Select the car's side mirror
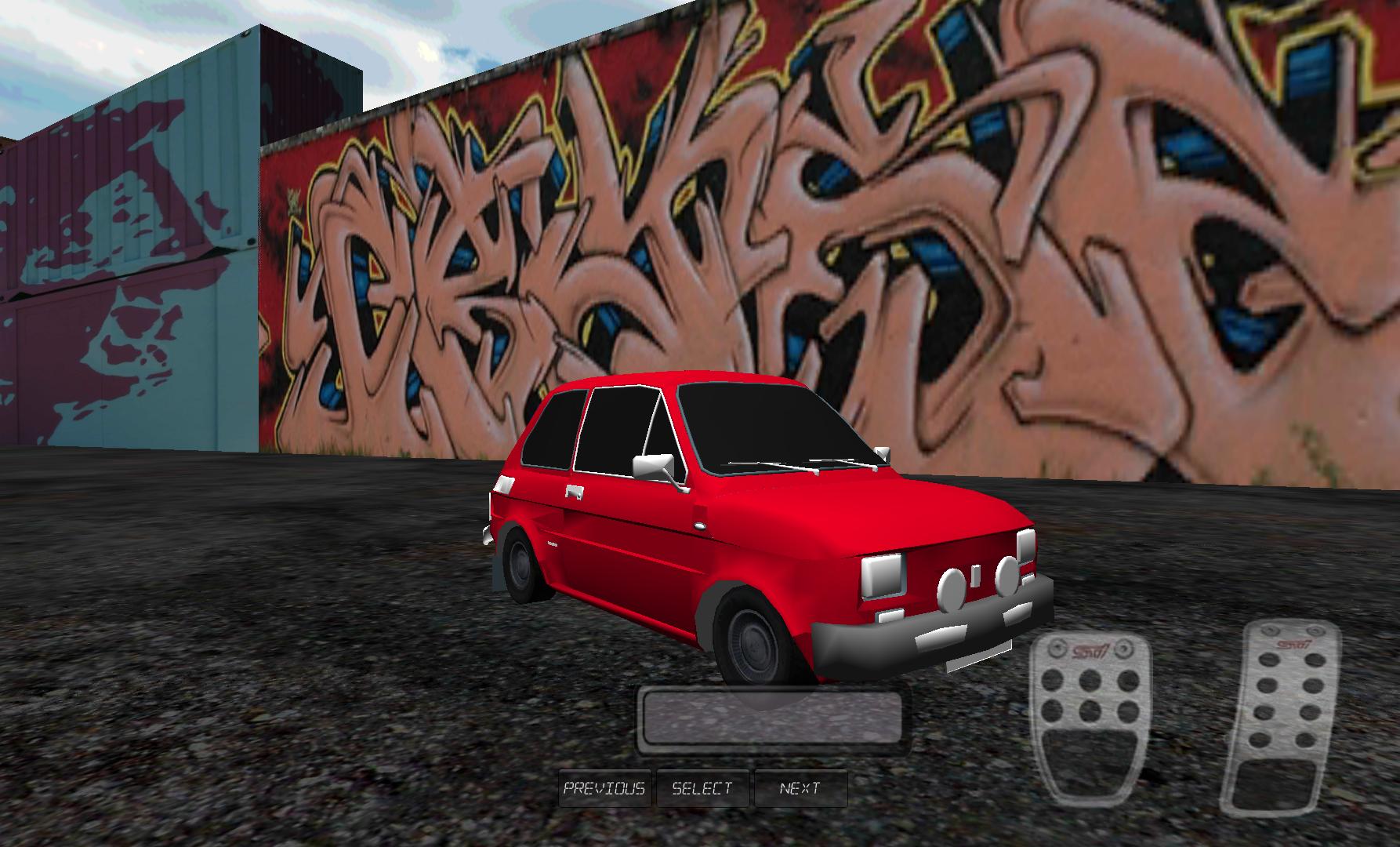Image resolution: width=1400 pixels, height=847 pixels. click(x=655, y=465)
